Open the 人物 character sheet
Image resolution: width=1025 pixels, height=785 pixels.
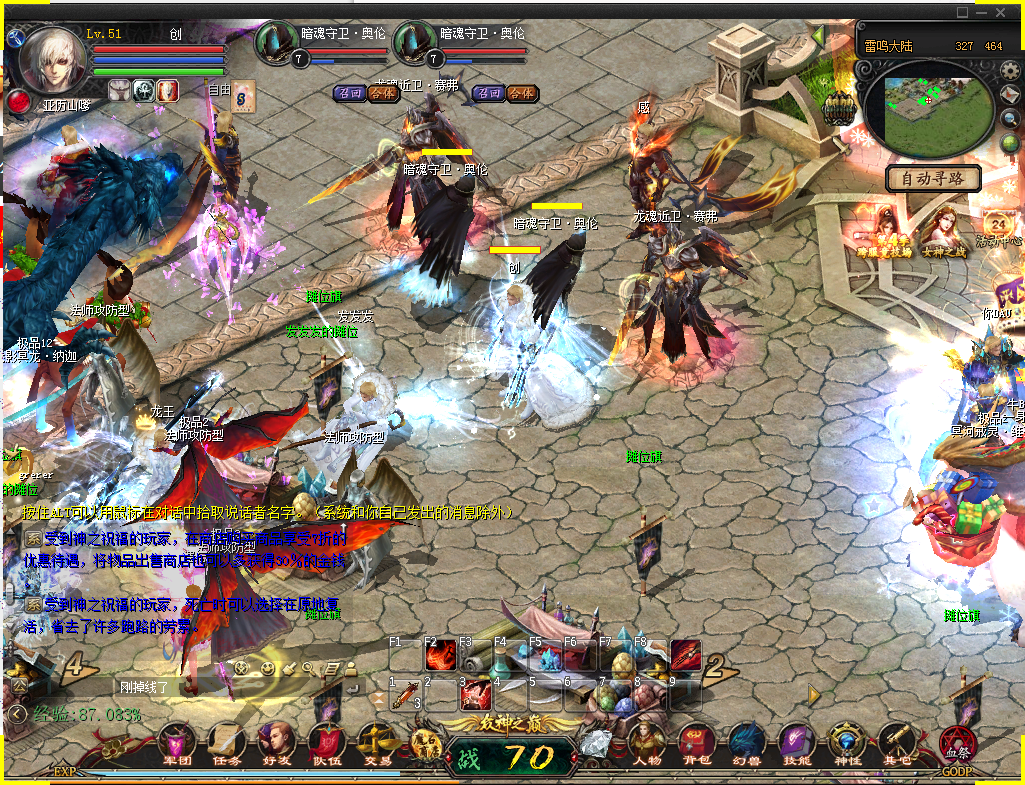point(647,743)
